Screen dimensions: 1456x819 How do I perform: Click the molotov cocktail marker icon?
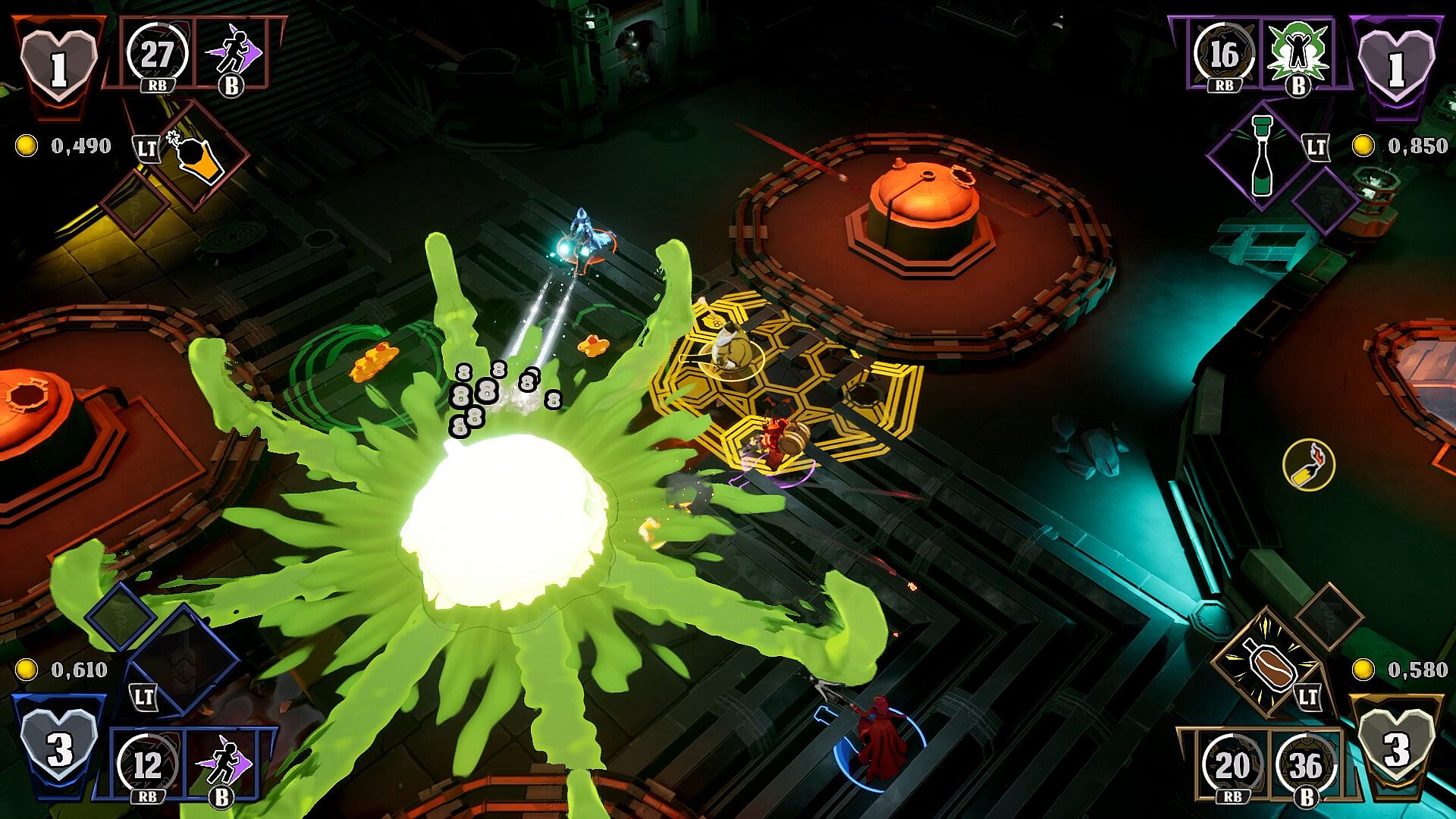click(x=1309, y=464)
